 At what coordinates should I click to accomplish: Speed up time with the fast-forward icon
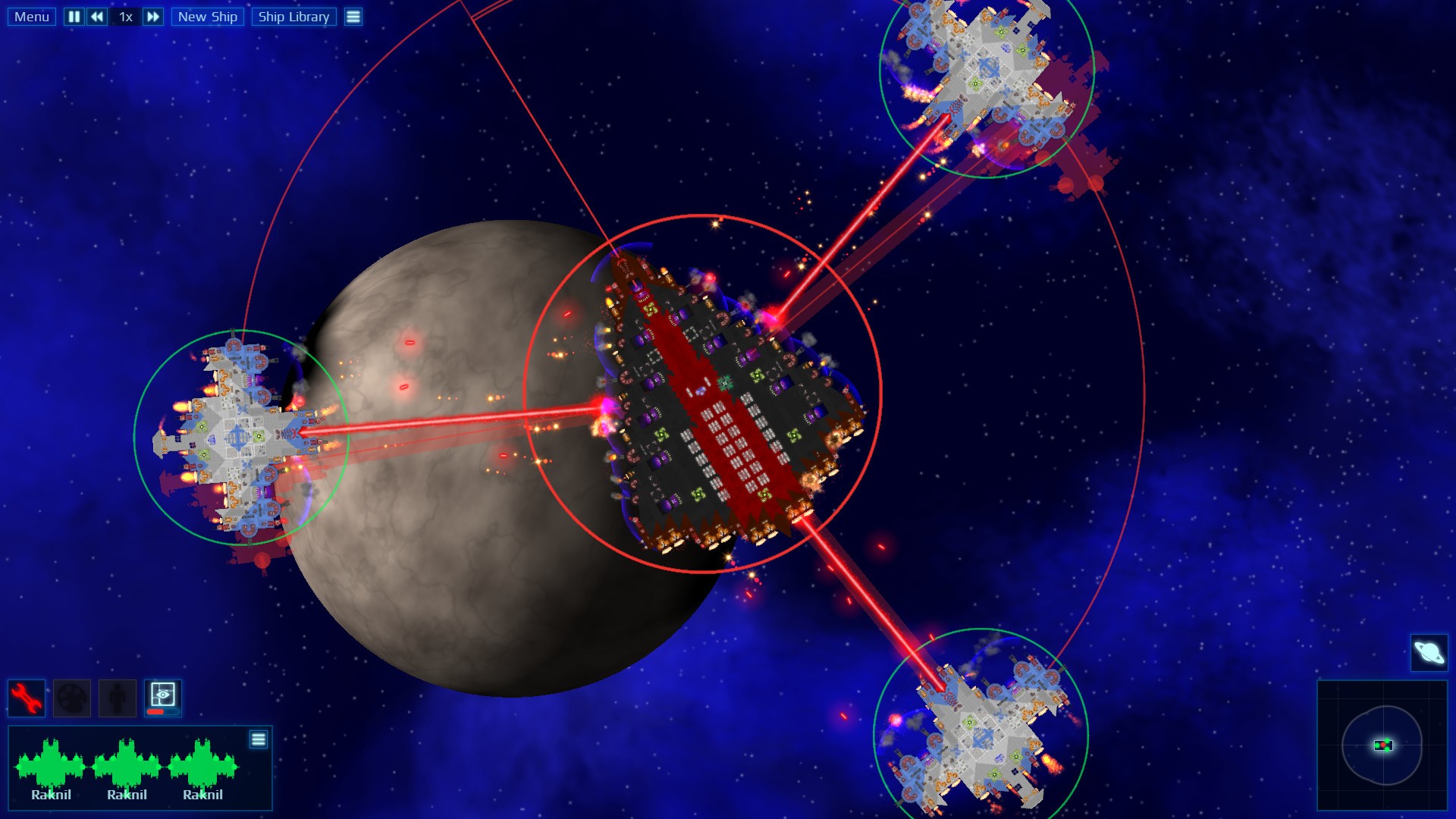tap(152, 16)
